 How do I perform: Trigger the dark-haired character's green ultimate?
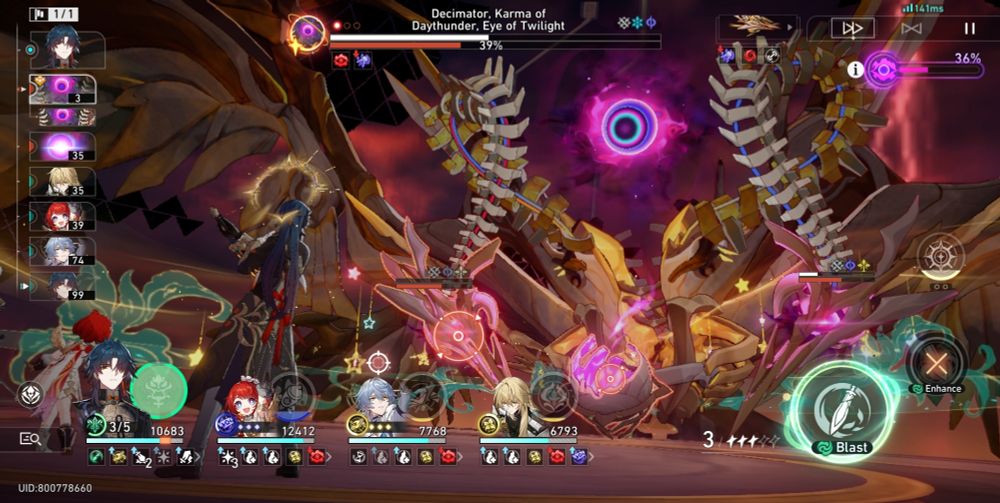pyautogui.click(x=158, y=390)
